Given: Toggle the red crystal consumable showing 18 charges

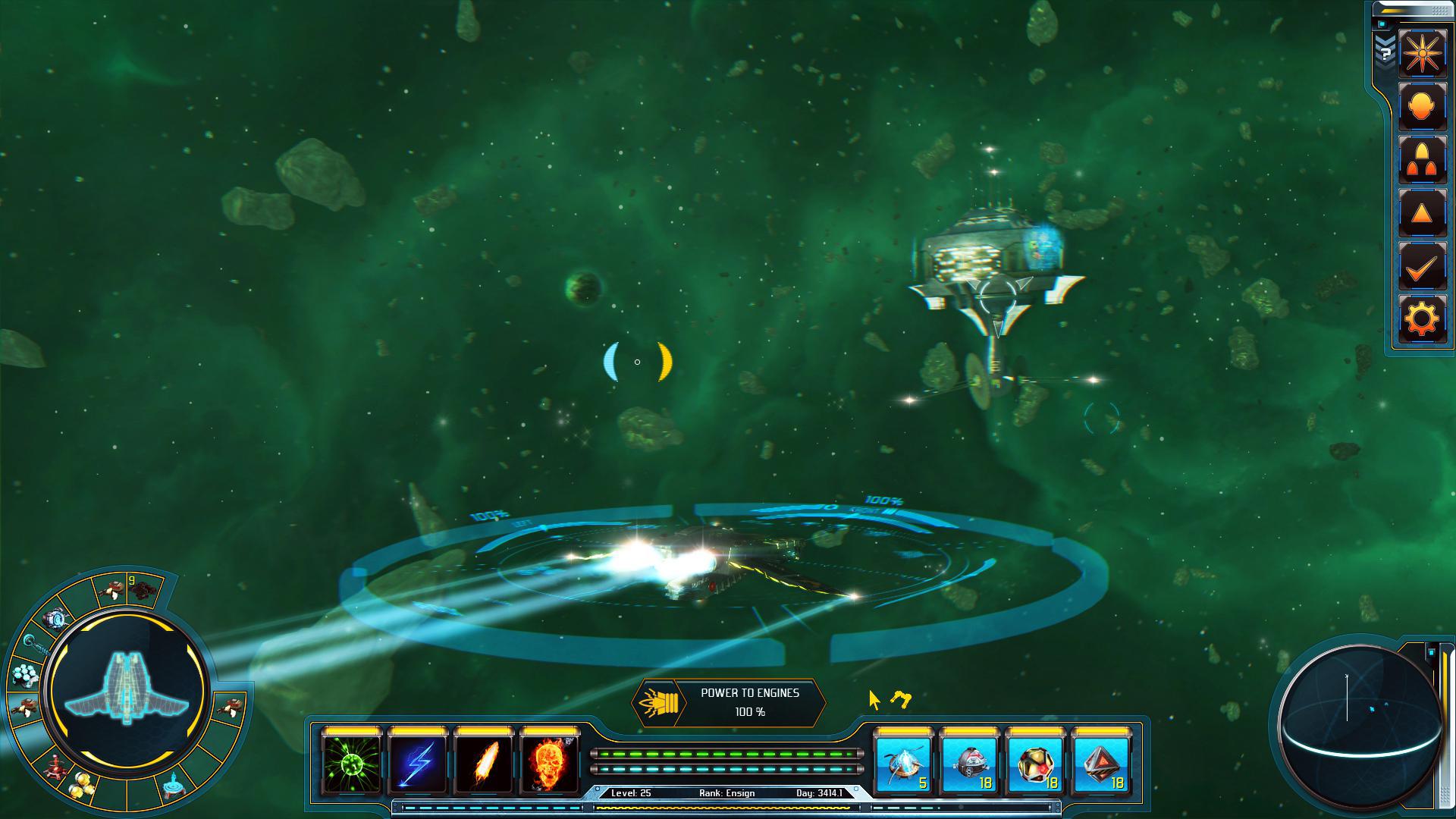Looking at the screenshot, I should click(1101, 764).
